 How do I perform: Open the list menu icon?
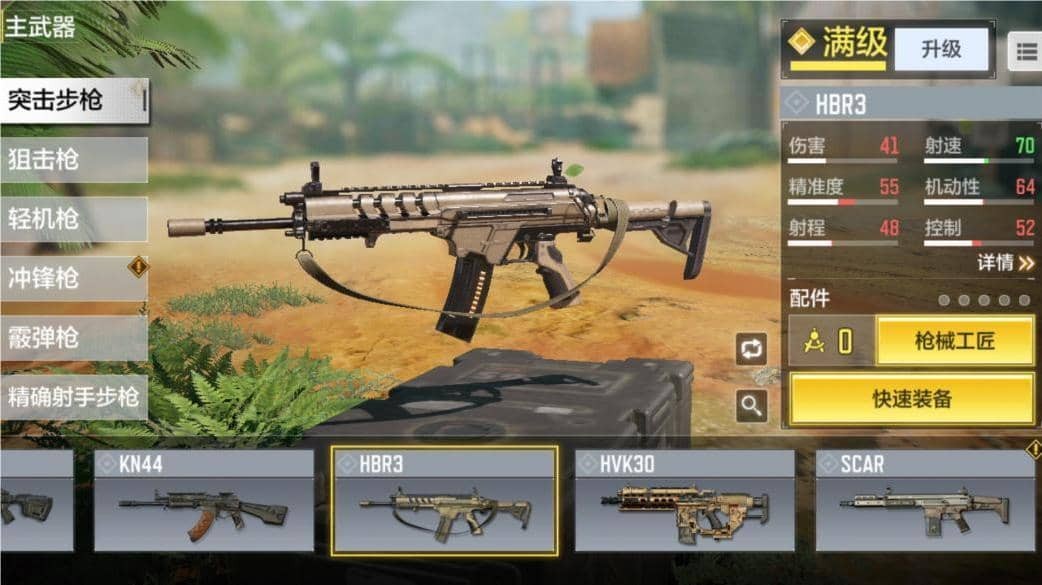[1025, 50]
